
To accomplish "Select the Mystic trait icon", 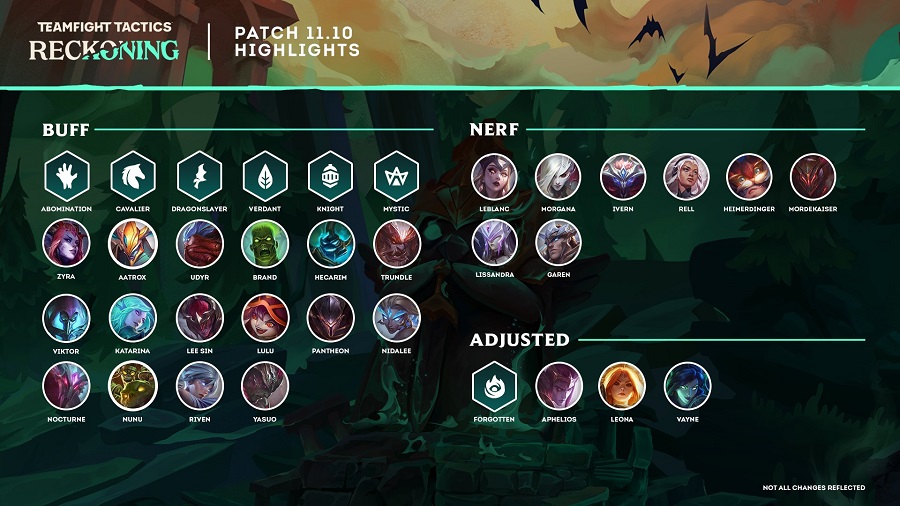I will tap(397, 178).
